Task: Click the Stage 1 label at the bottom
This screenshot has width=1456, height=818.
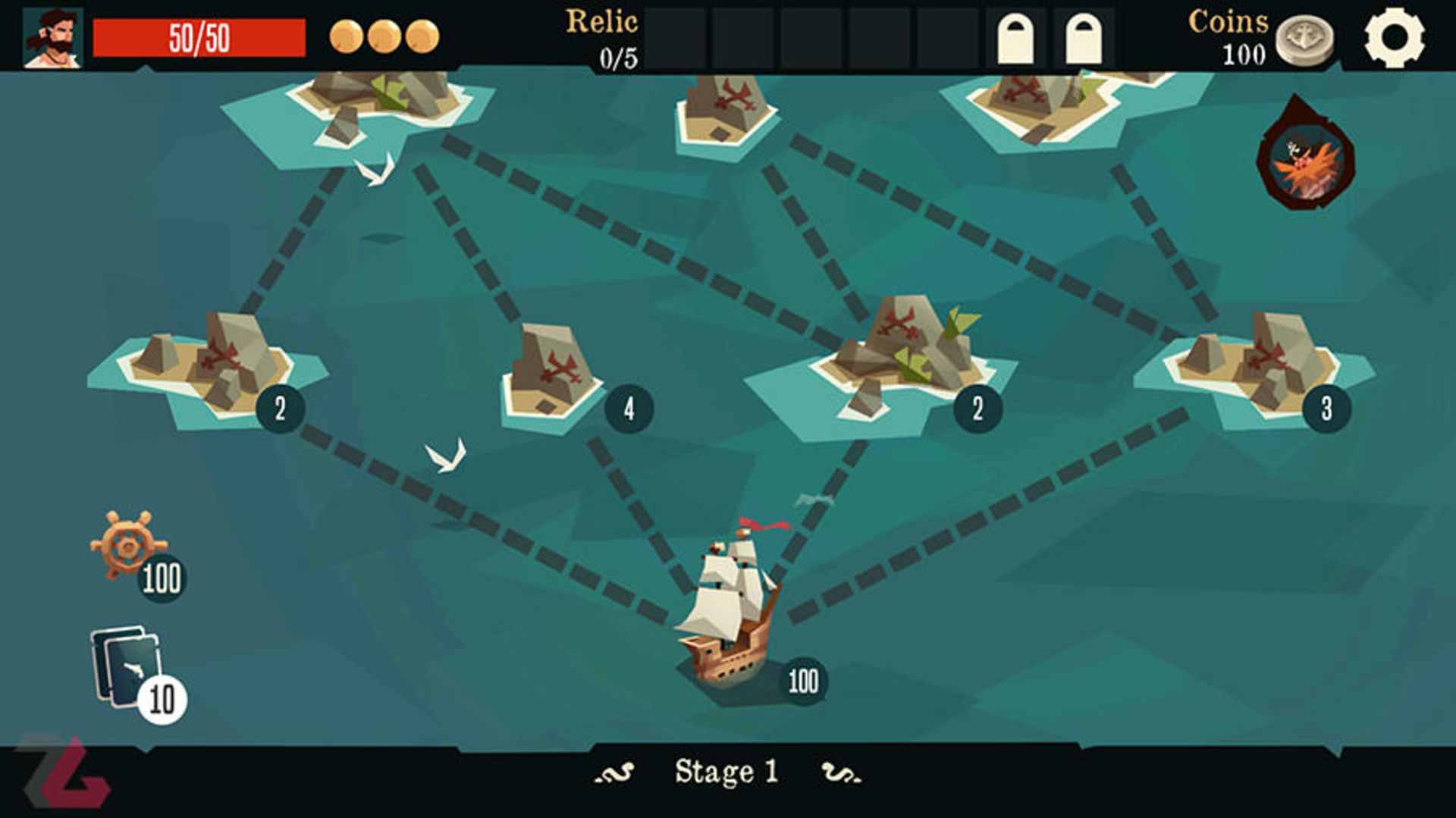Action: click(x=728, y=771)
